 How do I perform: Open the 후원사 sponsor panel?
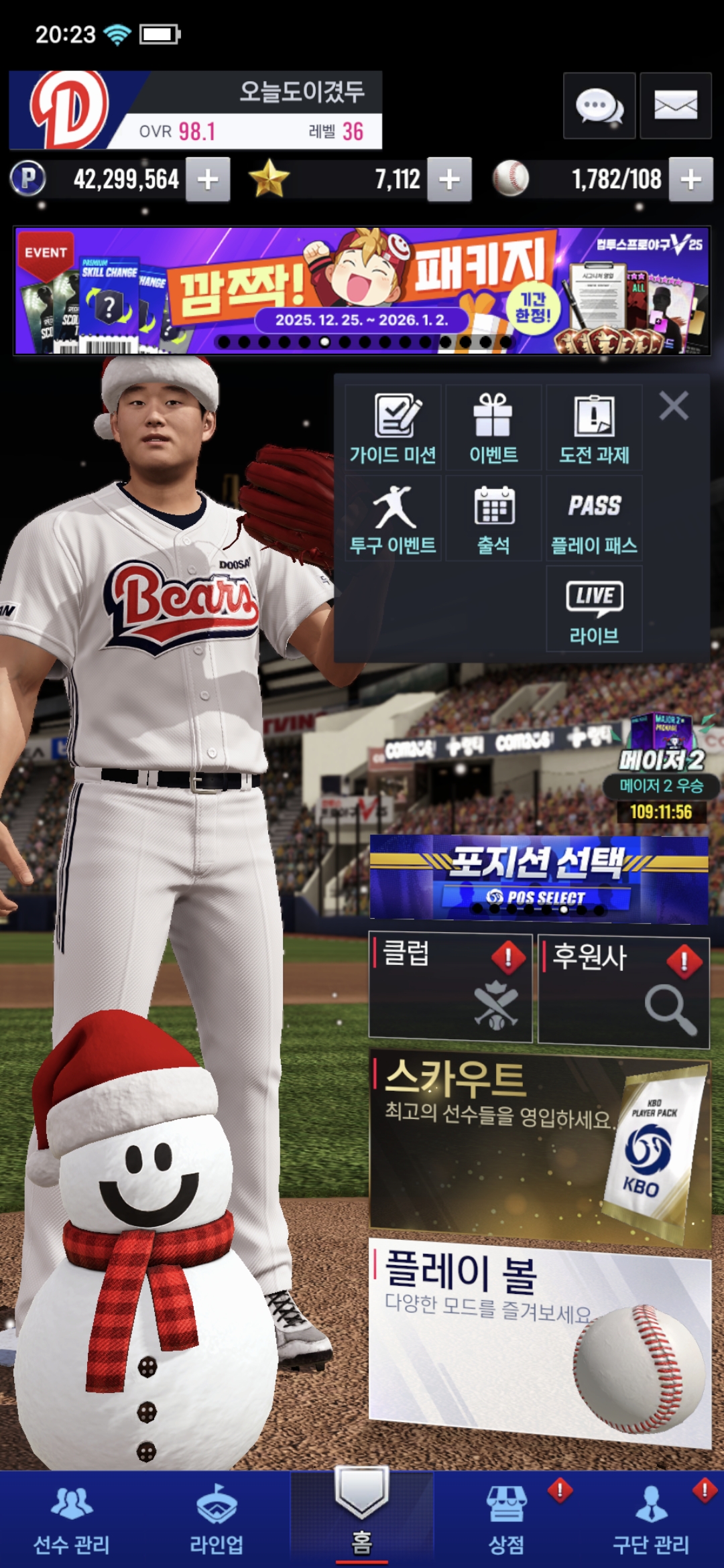[x=623, y=990]
